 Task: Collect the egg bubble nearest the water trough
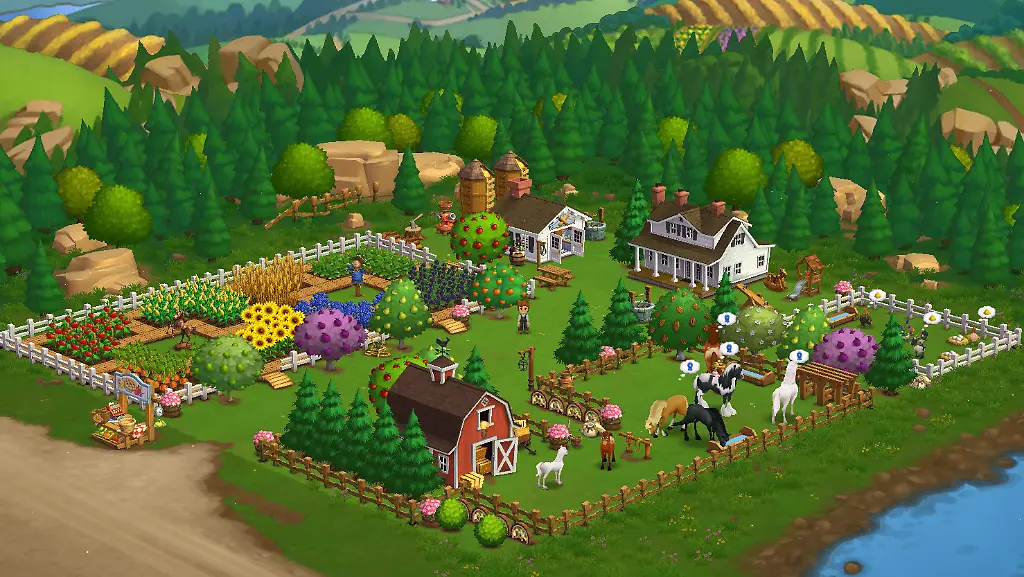click(x=877, y=296)
